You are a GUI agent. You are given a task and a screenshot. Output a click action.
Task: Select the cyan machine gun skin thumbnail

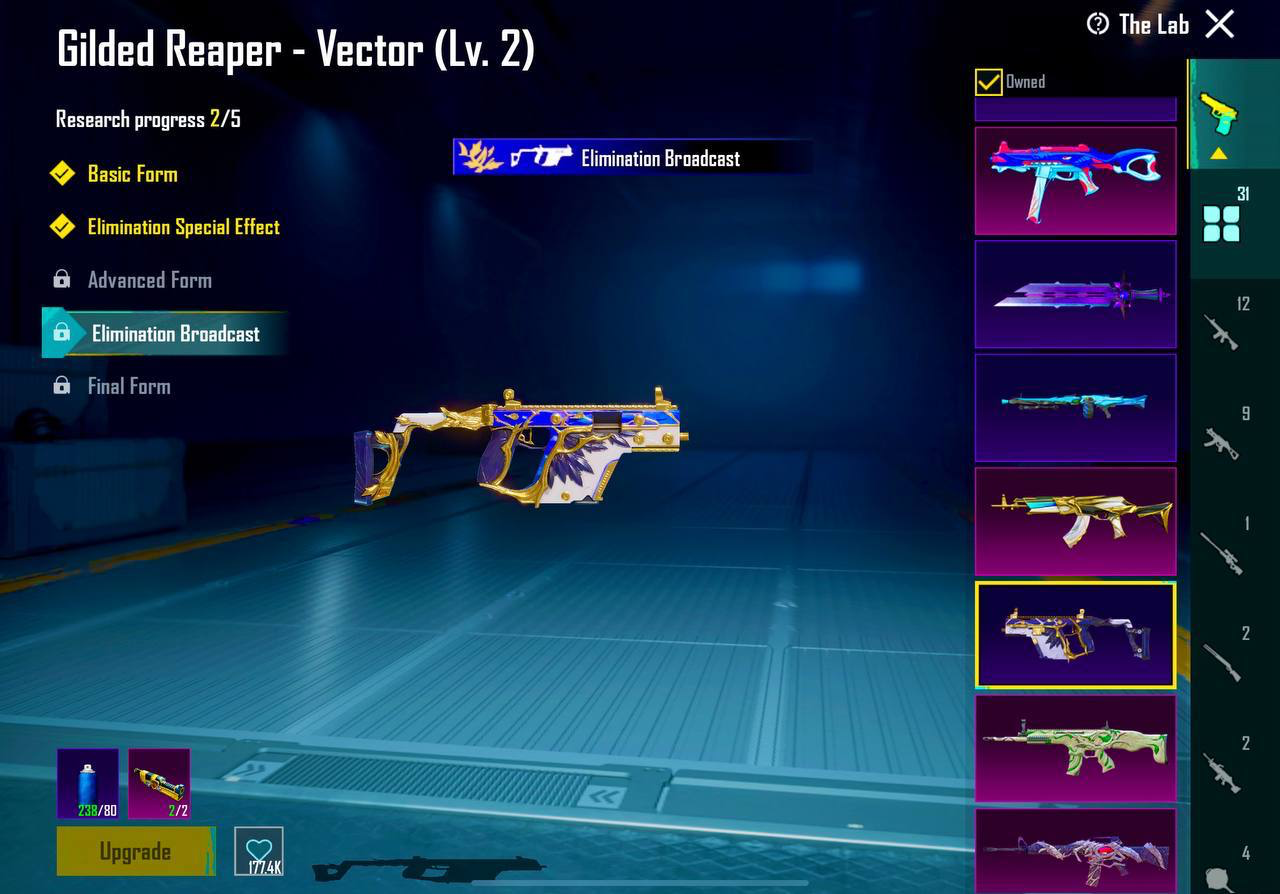pos(1075,407)
